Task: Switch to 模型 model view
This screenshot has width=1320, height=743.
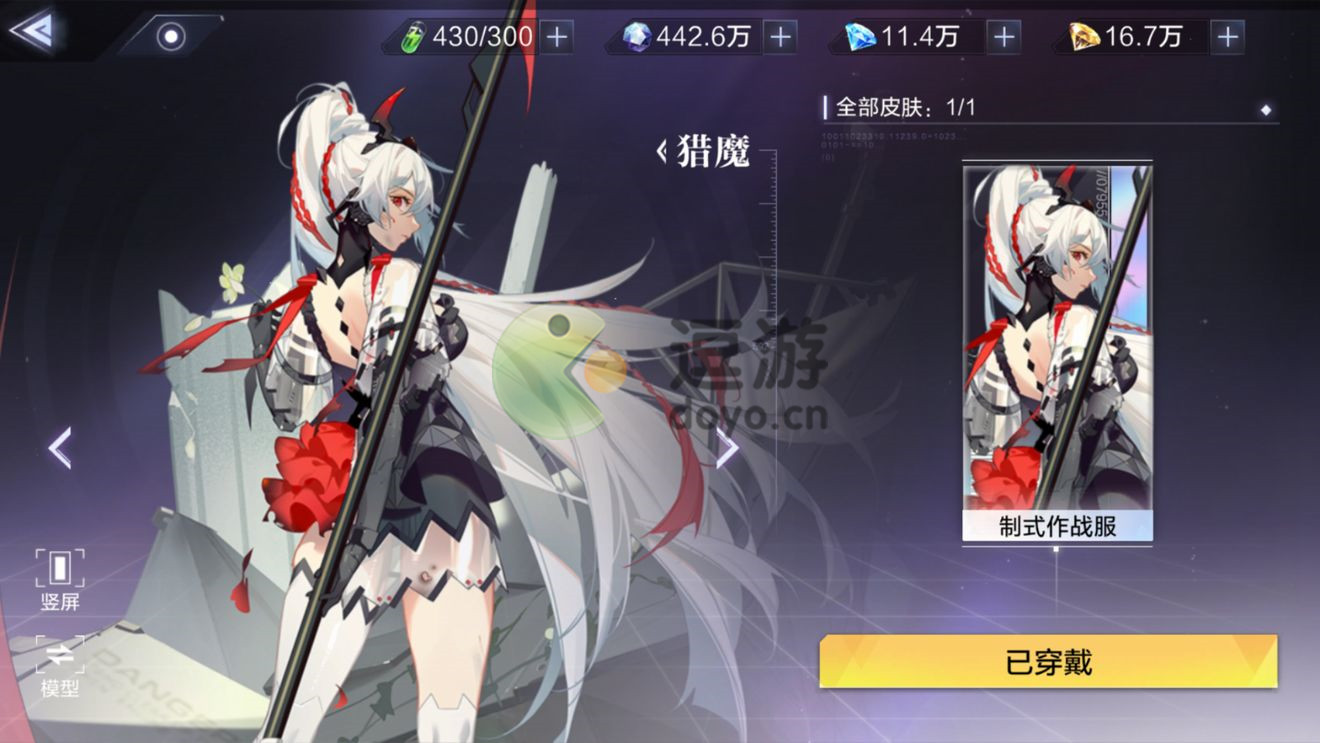Action: tap(60, 667)
